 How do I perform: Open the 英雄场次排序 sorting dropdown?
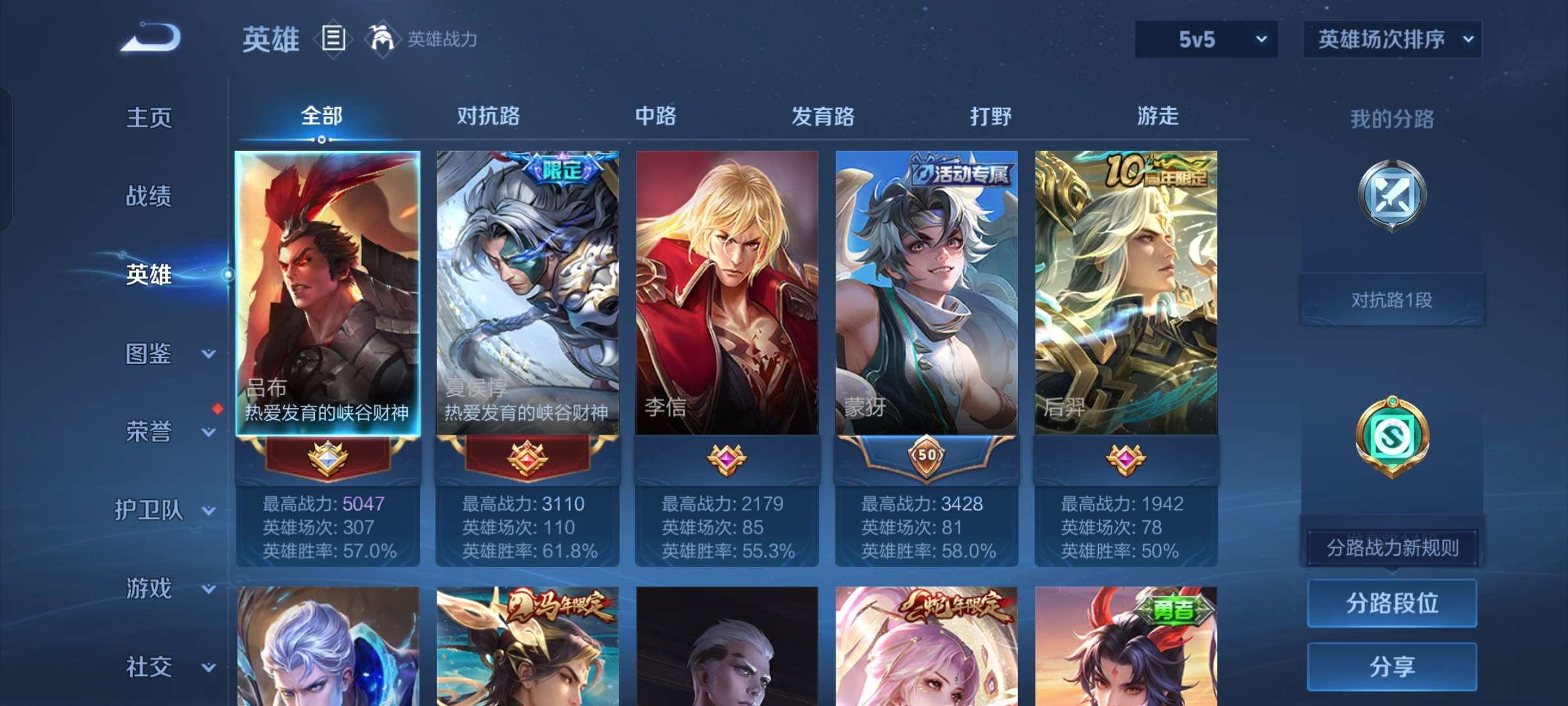1392,39
